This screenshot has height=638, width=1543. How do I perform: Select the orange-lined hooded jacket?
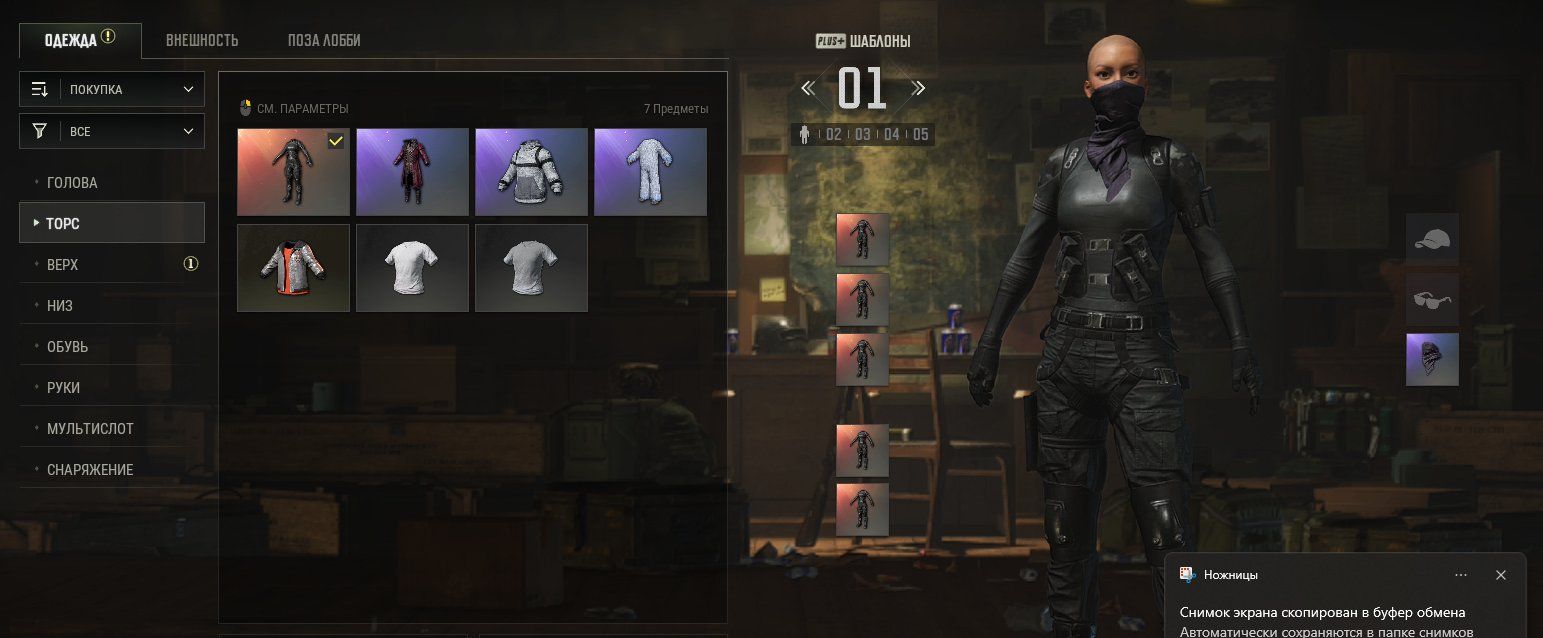(293, 268)
